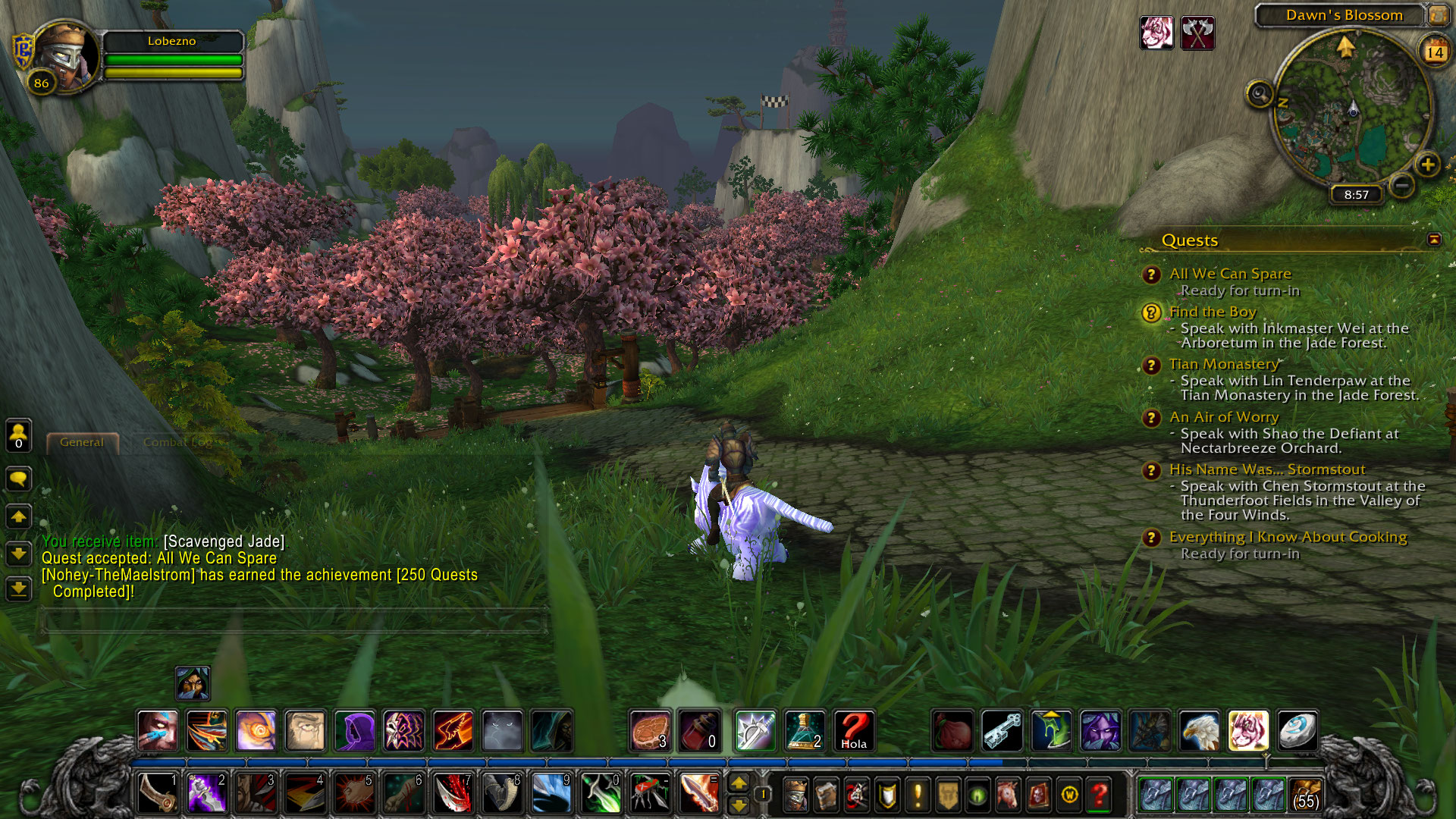The image size is (1456, 819).
Task: Switch to the General chat tab
Action: 82,442
